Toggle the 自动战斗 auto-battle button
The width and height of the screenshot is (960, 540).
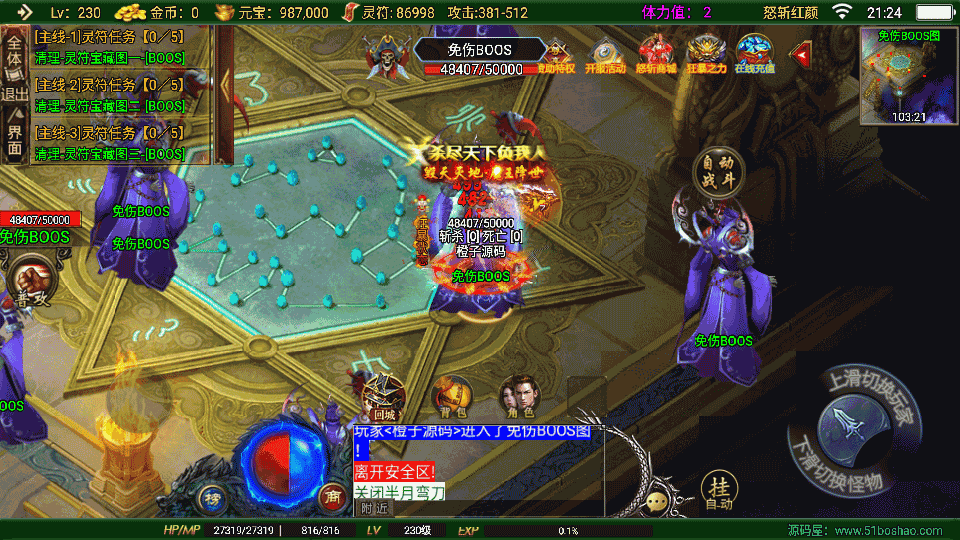718,172
